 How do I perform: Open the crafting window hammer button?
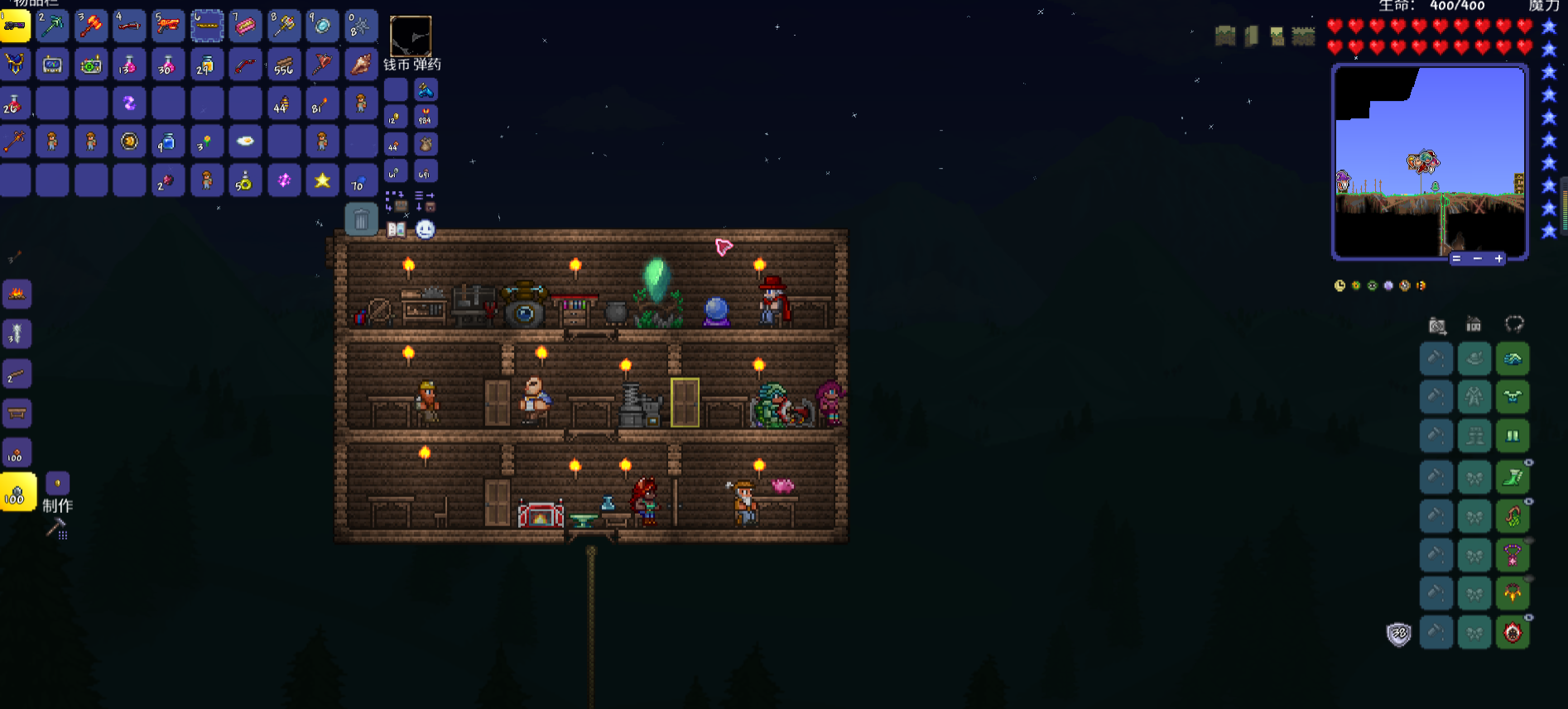pos(56,527)
